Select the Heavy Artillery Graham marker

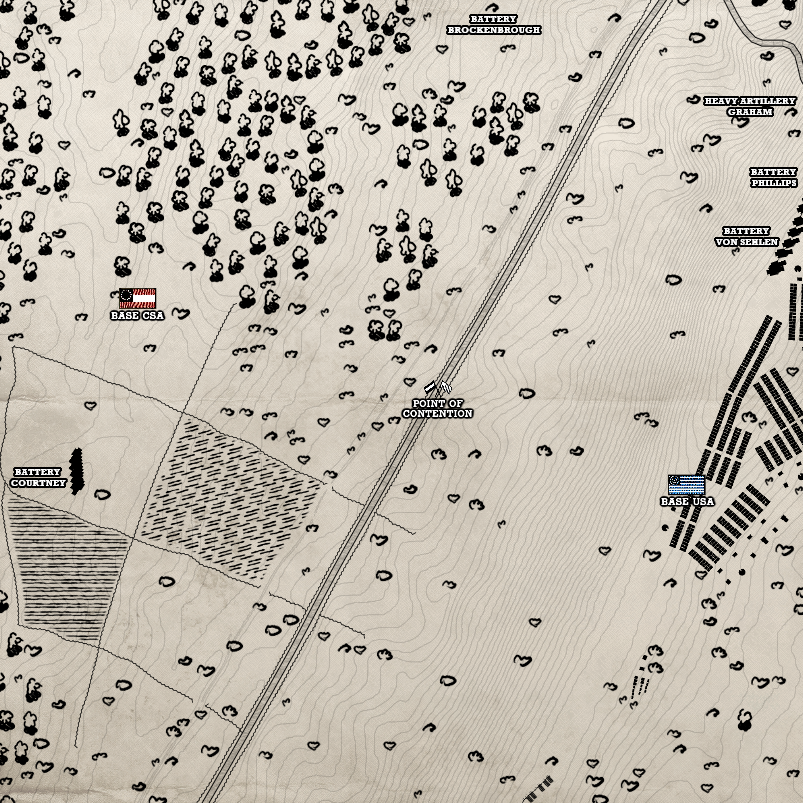point(750,106)
